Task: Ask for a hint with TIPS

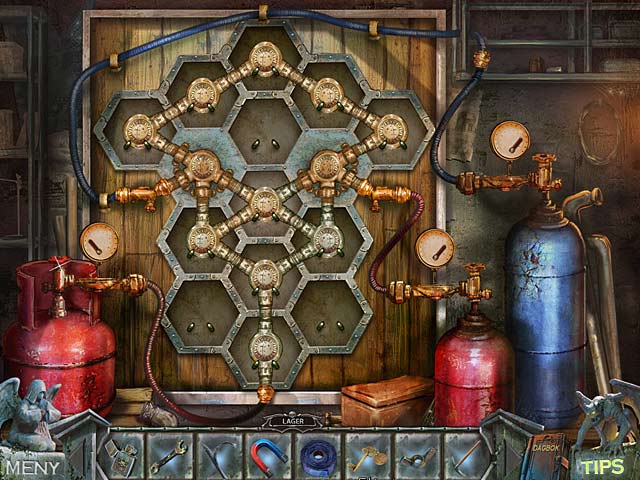Action: [602, 467]
